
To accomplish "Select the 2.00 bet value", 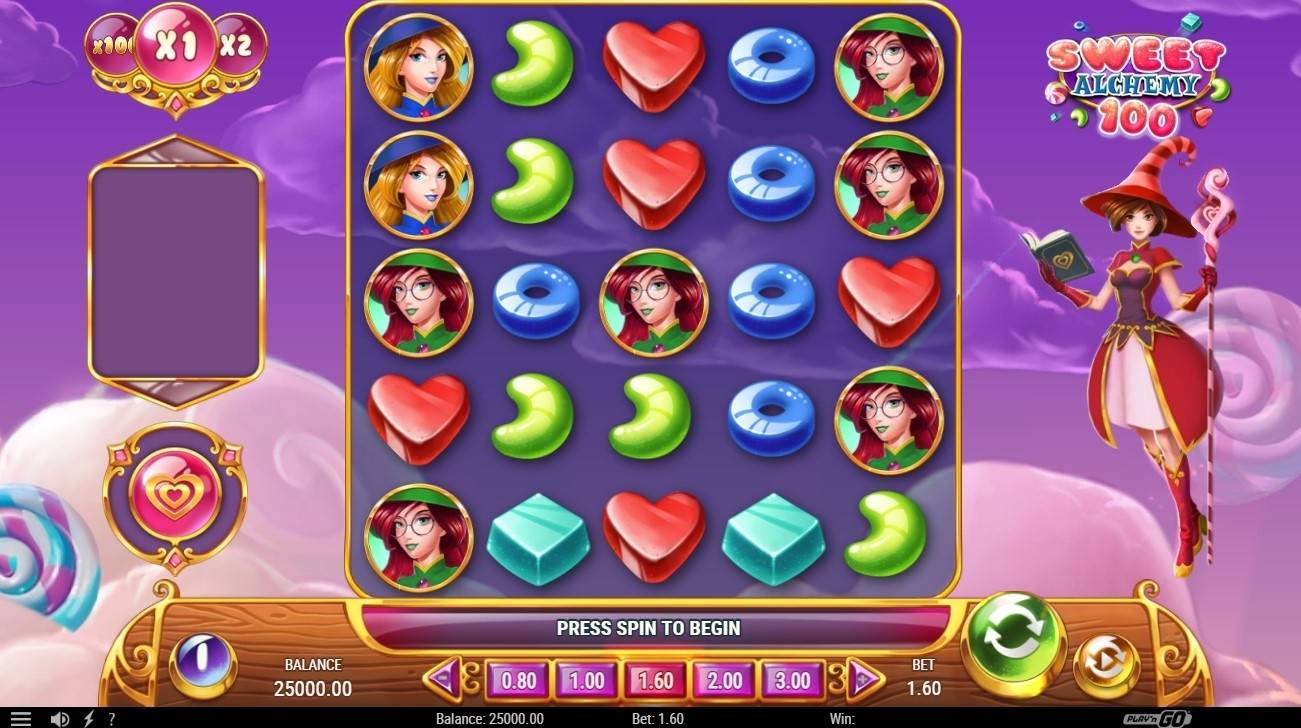I will pos(723,680).
